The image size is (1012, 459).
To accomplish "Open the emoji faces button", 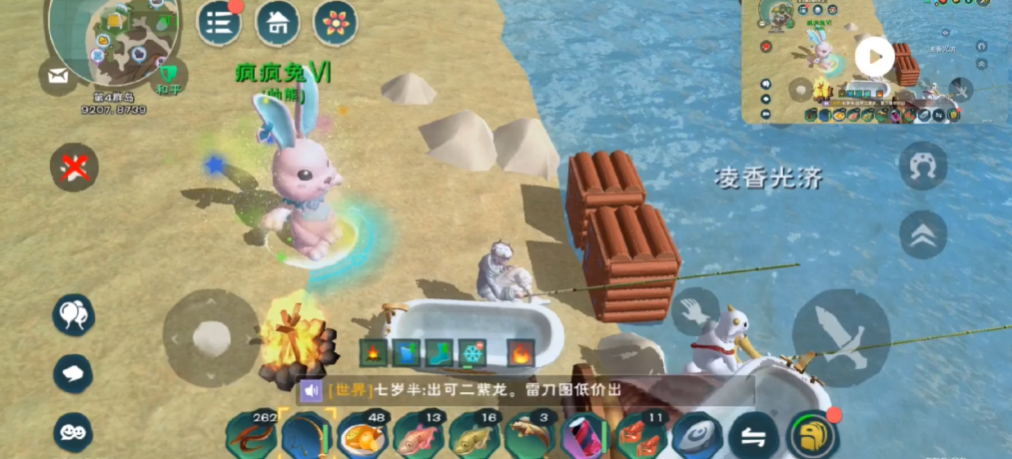I will point(74,430).
